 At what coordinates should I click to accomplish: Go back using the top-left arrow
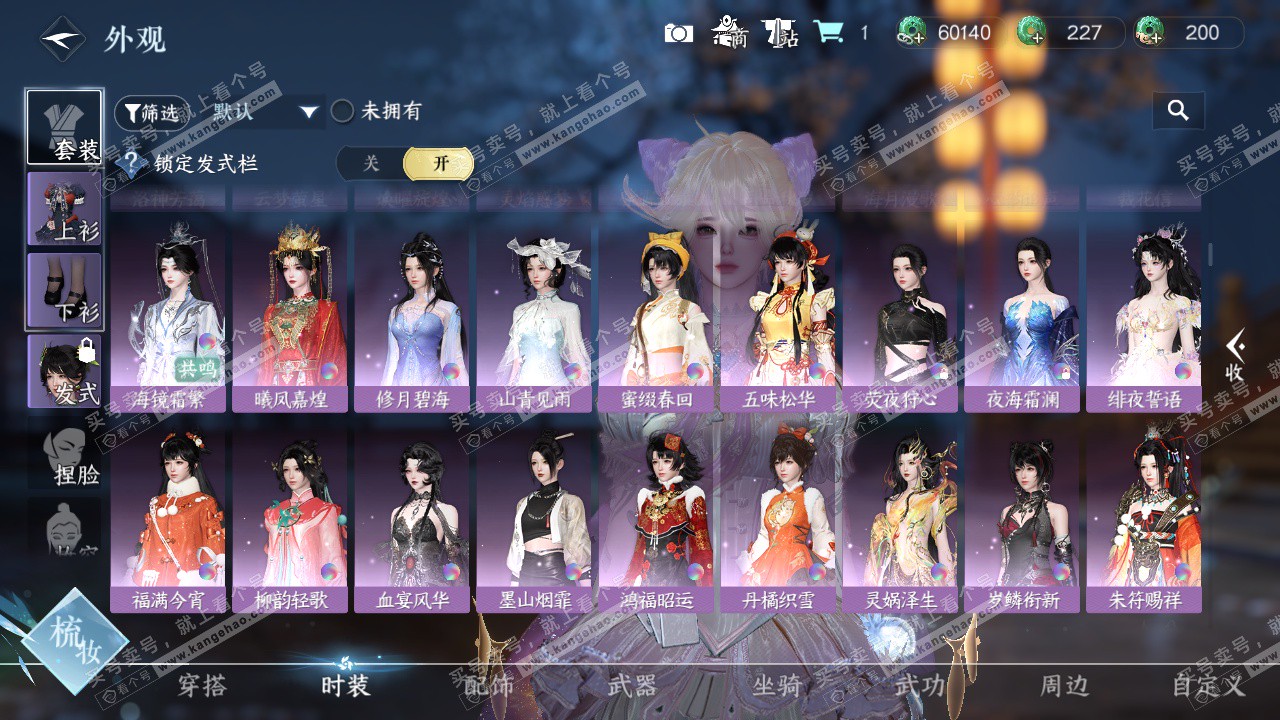pos(62,40)
